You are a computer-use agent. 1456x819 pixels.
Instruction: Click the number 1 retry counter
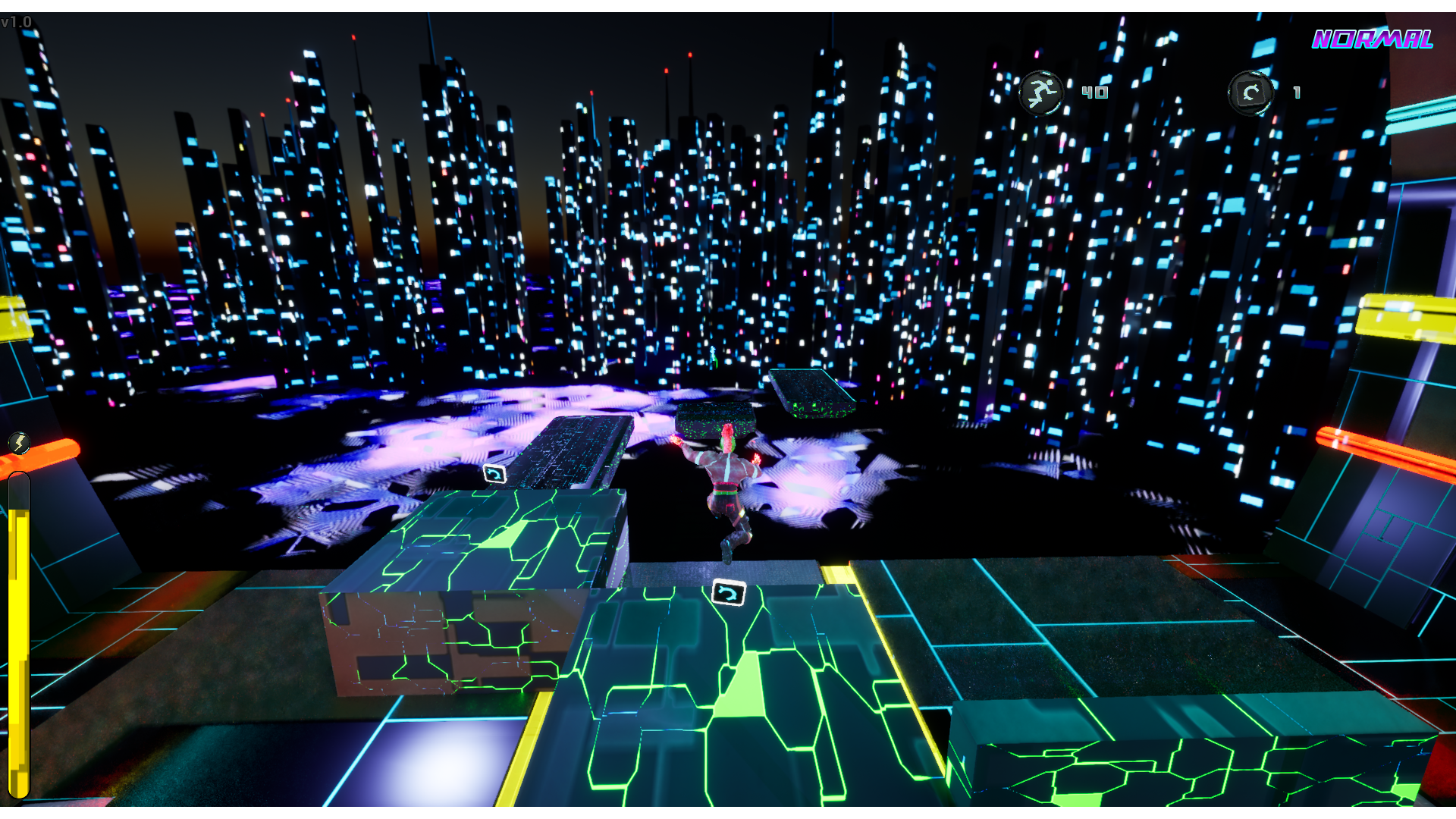click(x=1297, y=93)
